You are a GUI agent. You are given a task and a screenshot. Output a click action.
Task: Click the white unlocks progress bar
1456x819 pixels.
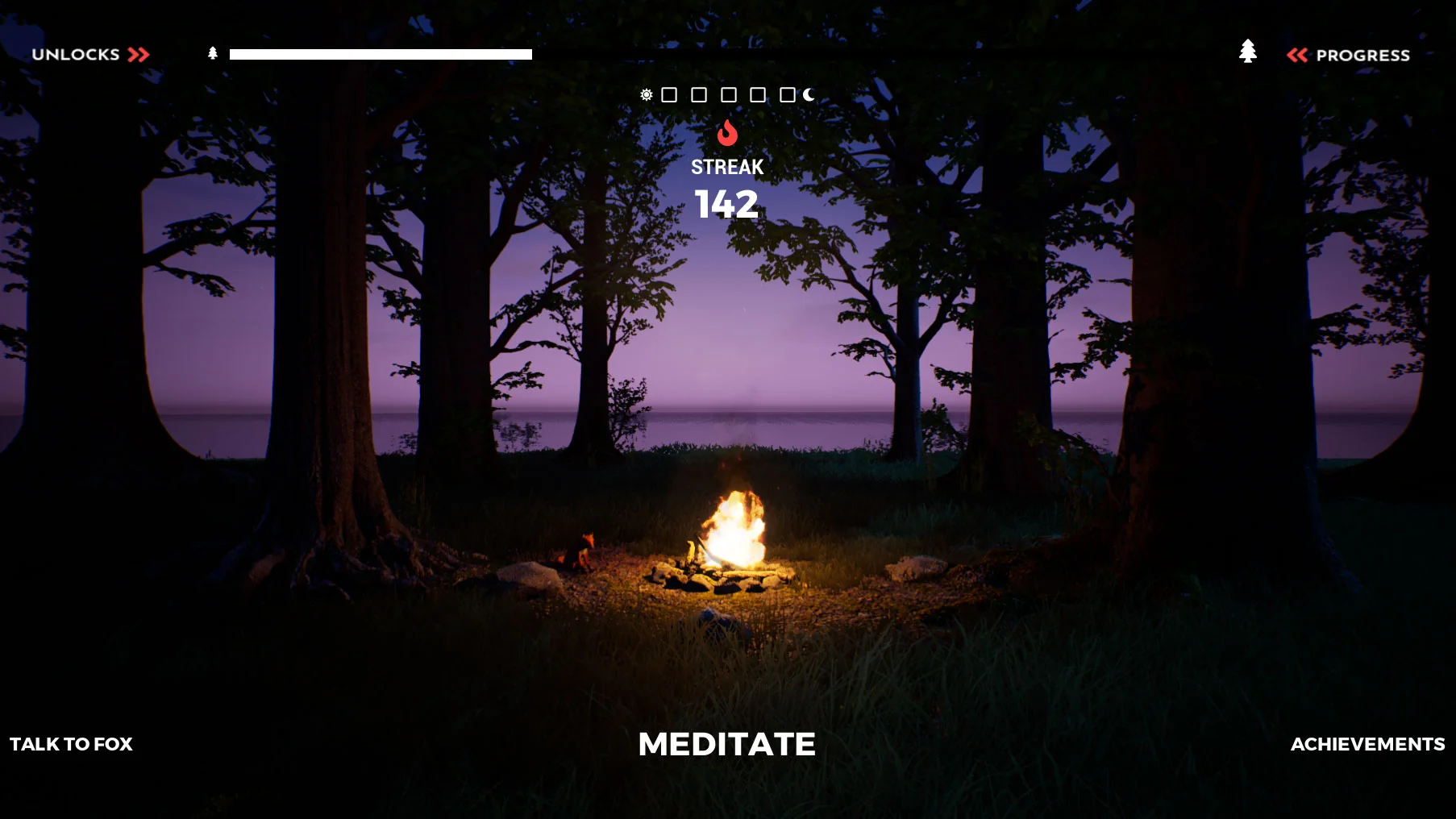click(380, 53)
